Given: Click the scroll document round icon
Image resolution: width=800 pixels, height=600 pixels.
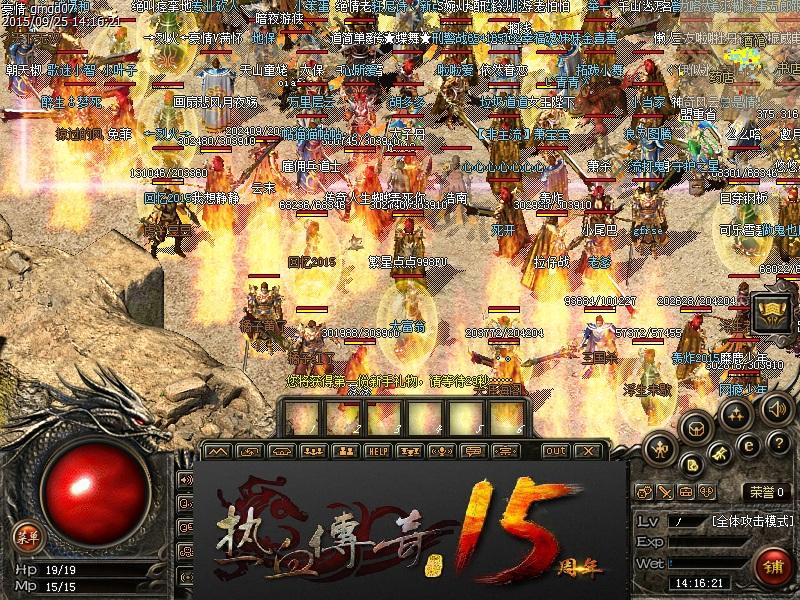Looking at the screenshot, I should pyautogui.click(x=693, y=463).
